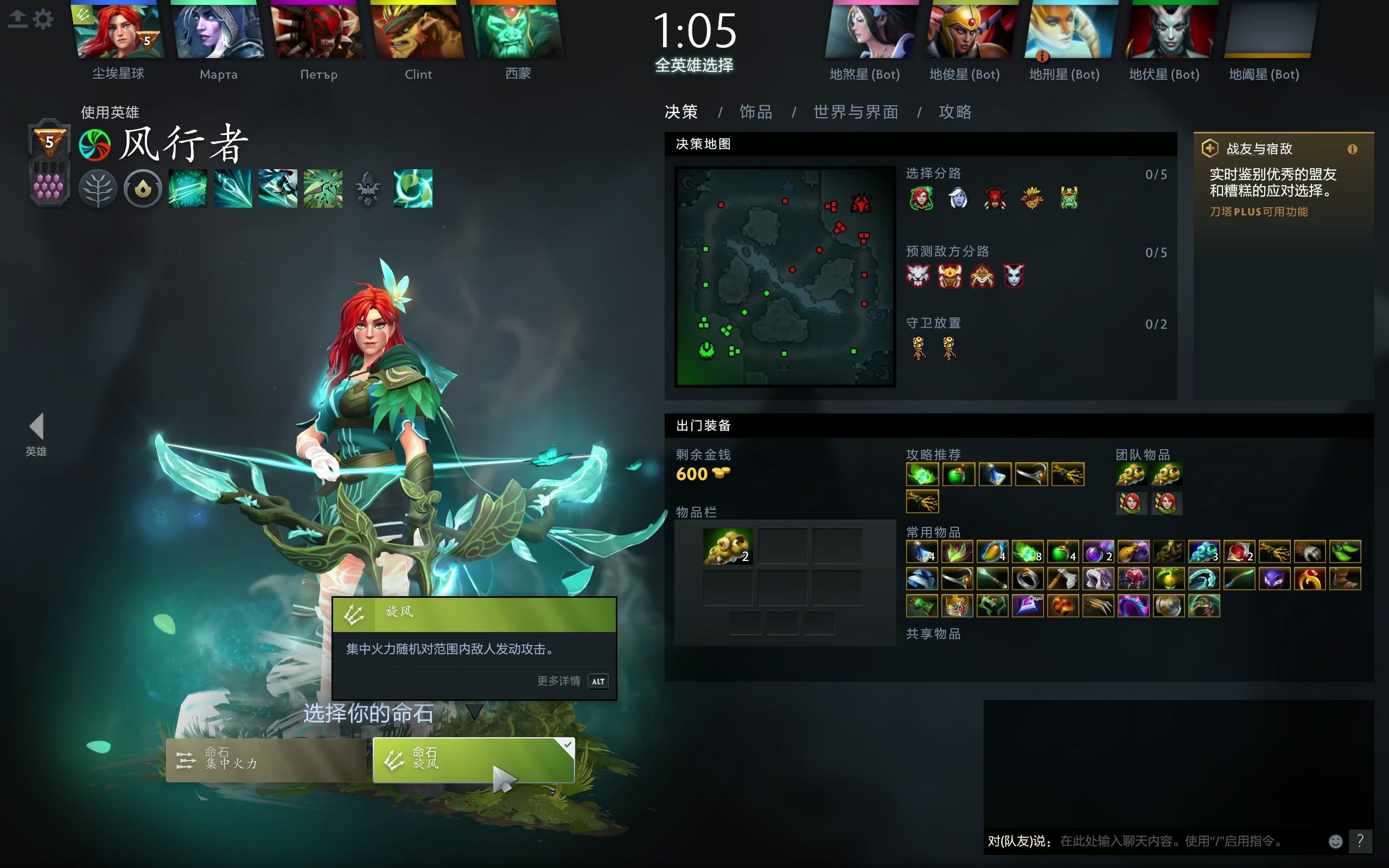Click the Healing Salve icon in 攻略推荐
The image size is (1389, 868).
(960, 474)
